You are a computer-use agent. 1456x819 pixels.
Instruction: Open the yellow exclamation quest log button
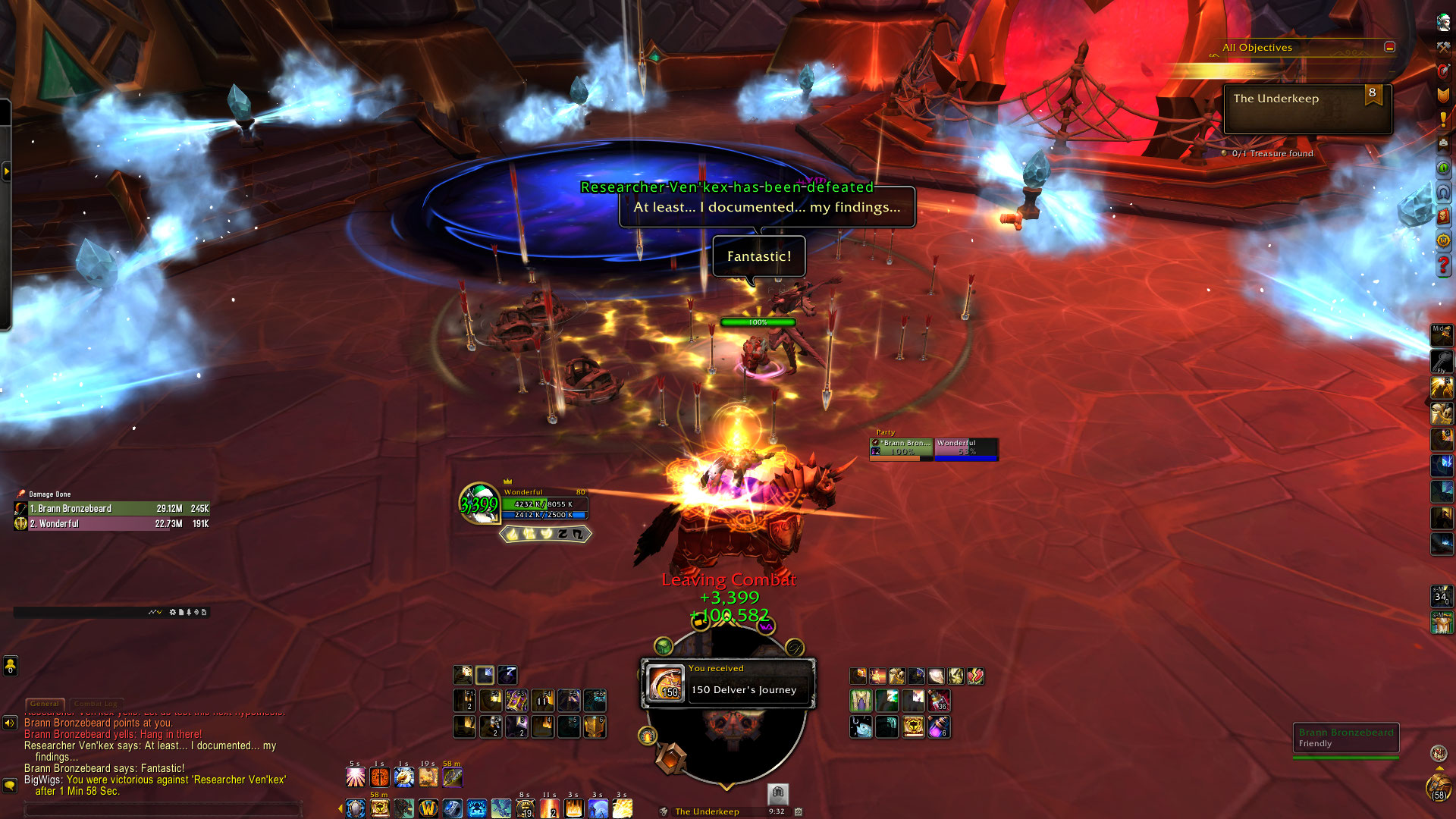pyautogui.click(x=1443, y=119)
